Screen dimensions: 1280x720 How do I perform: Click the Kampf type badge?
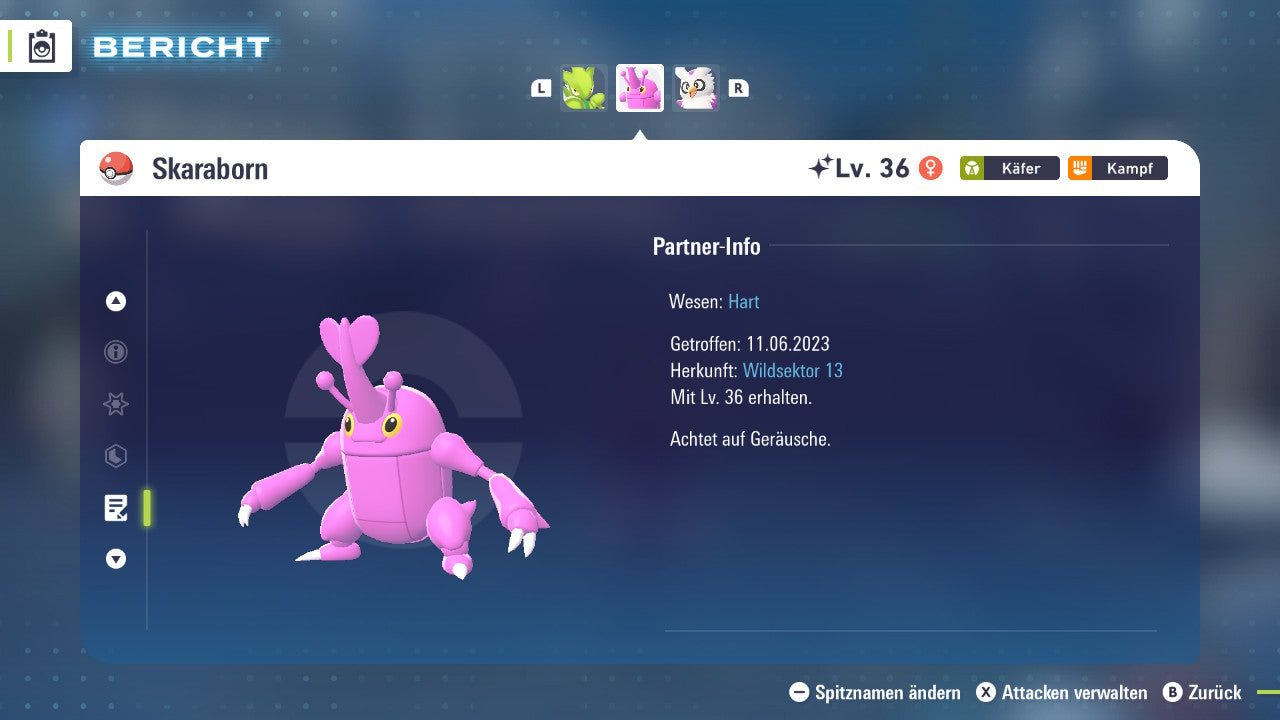(x=1116, y=168)
